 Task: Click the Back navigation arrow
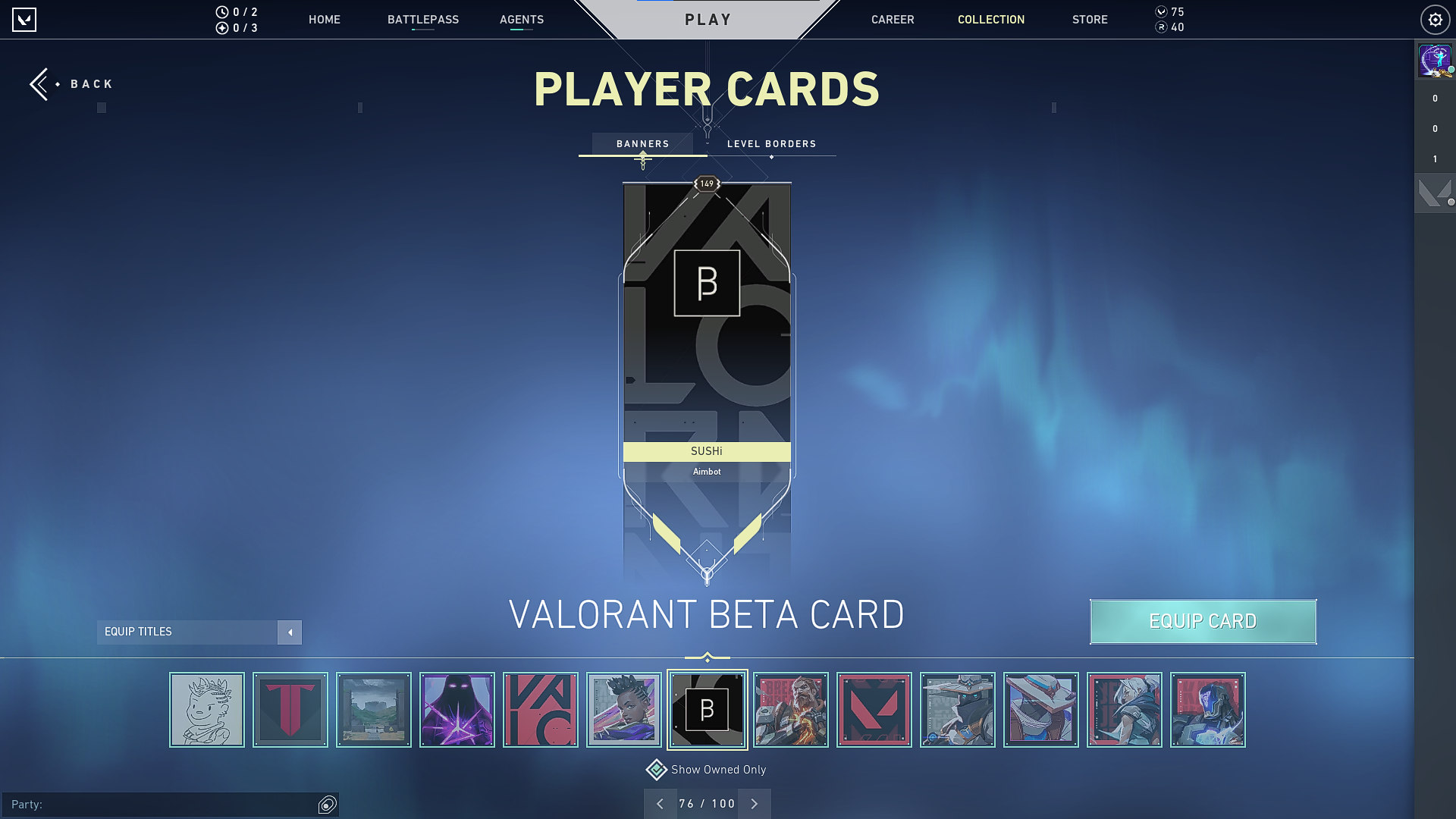(41, 83)
